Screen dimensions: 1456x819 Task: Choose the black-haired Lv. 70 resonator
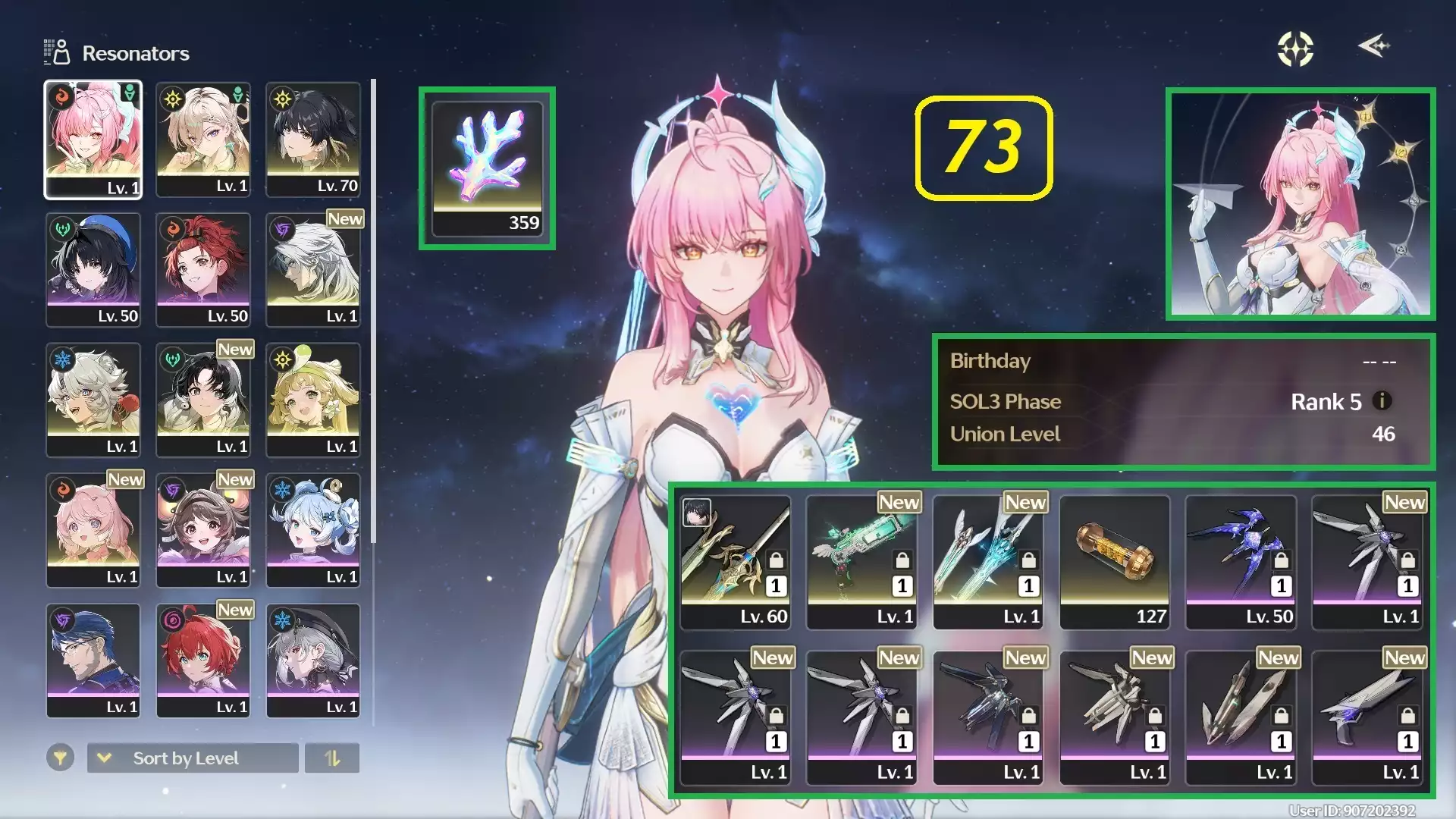pyautogui.click(x=313, y=140)
